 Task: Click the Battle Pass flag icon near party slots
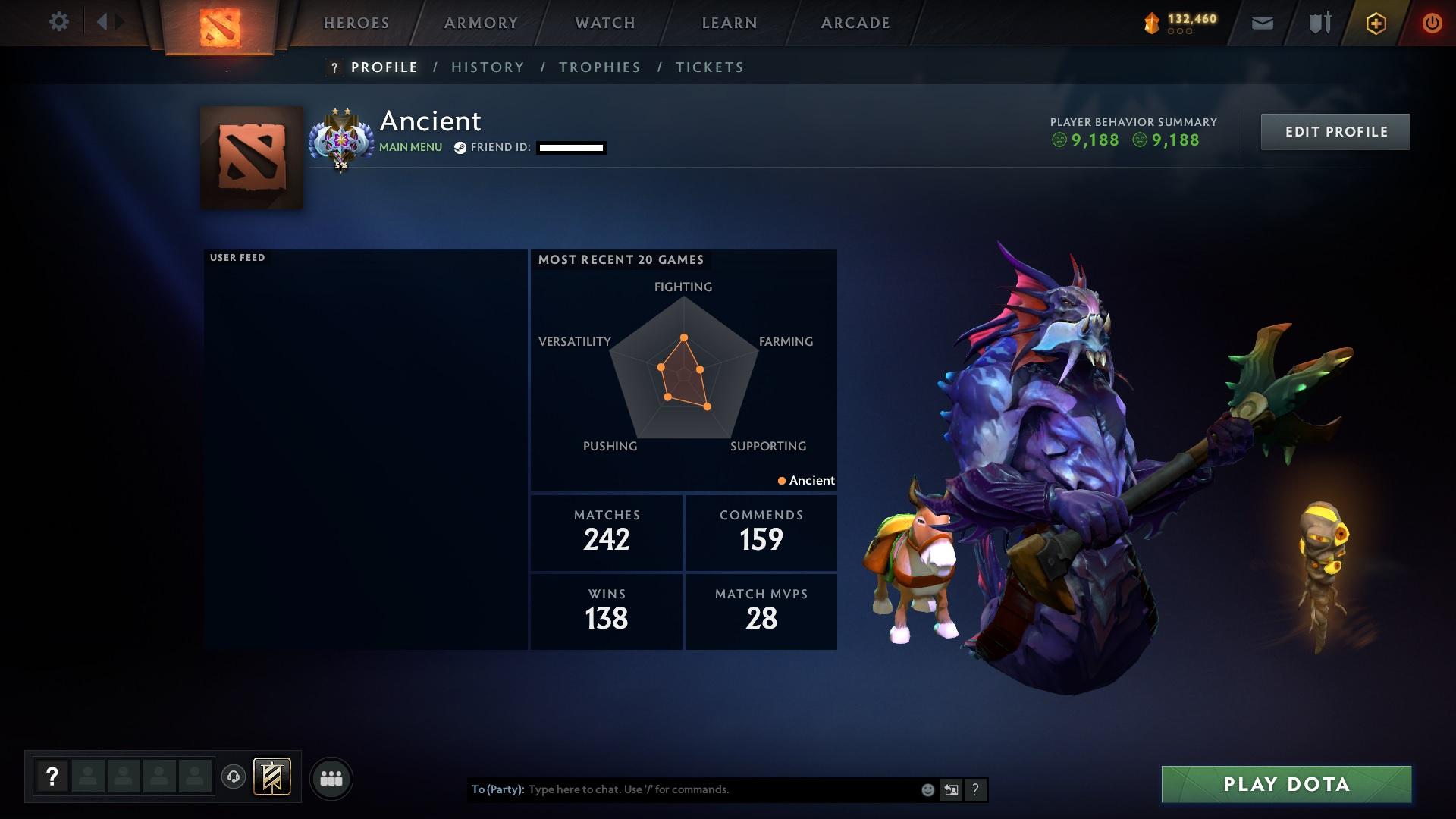[271, 777]
